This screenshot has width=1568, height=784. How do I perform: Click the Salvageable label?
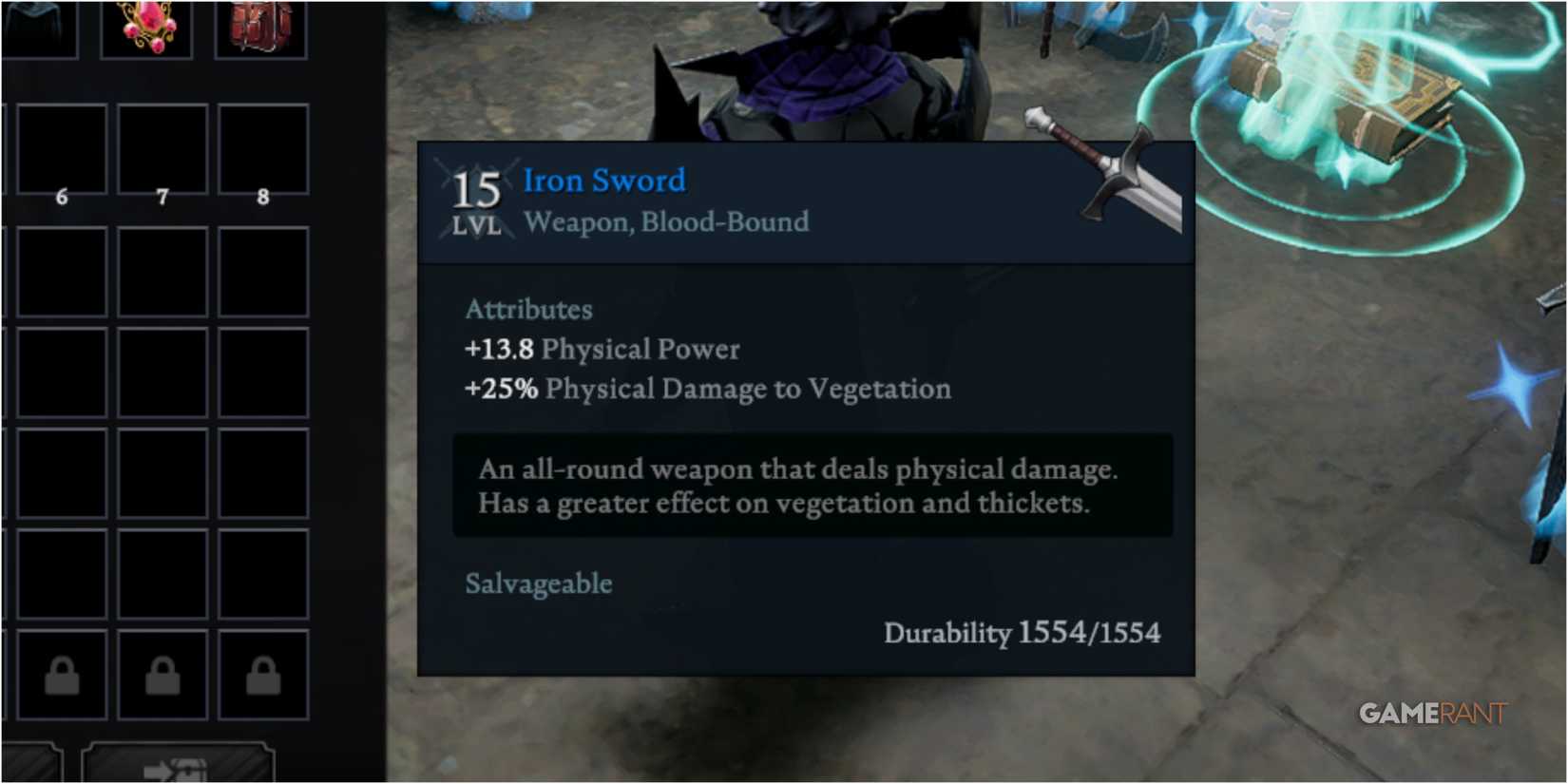point(537,583)
